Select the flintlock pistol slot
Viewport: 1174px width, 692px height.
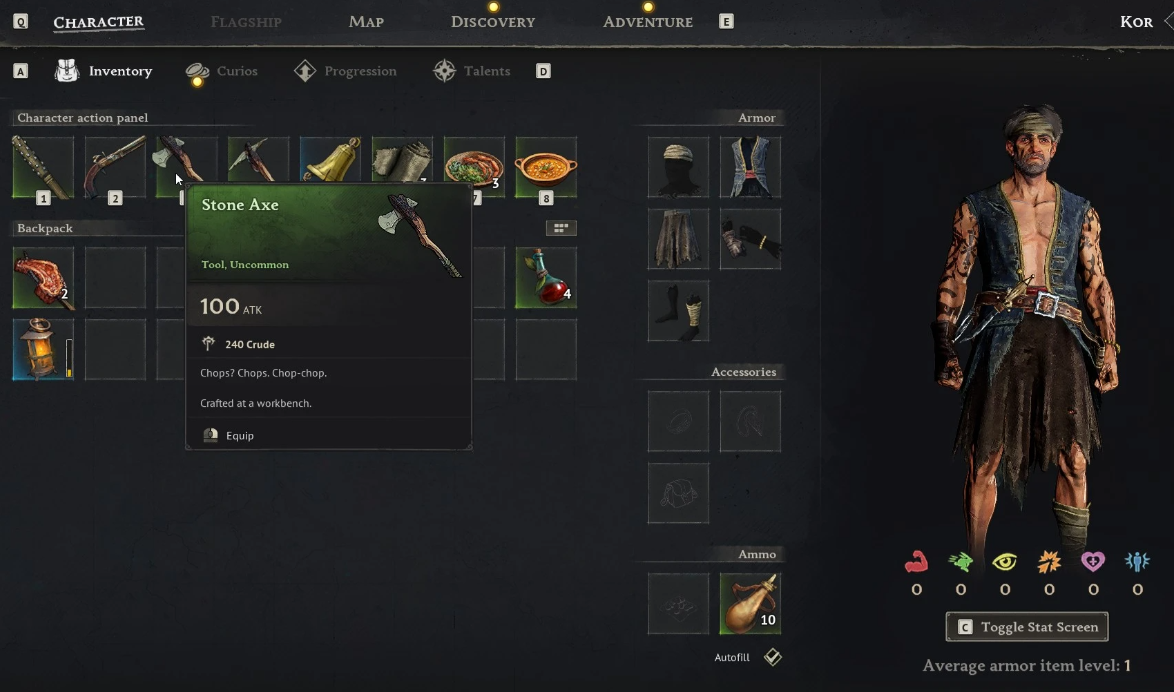point(115,167)
